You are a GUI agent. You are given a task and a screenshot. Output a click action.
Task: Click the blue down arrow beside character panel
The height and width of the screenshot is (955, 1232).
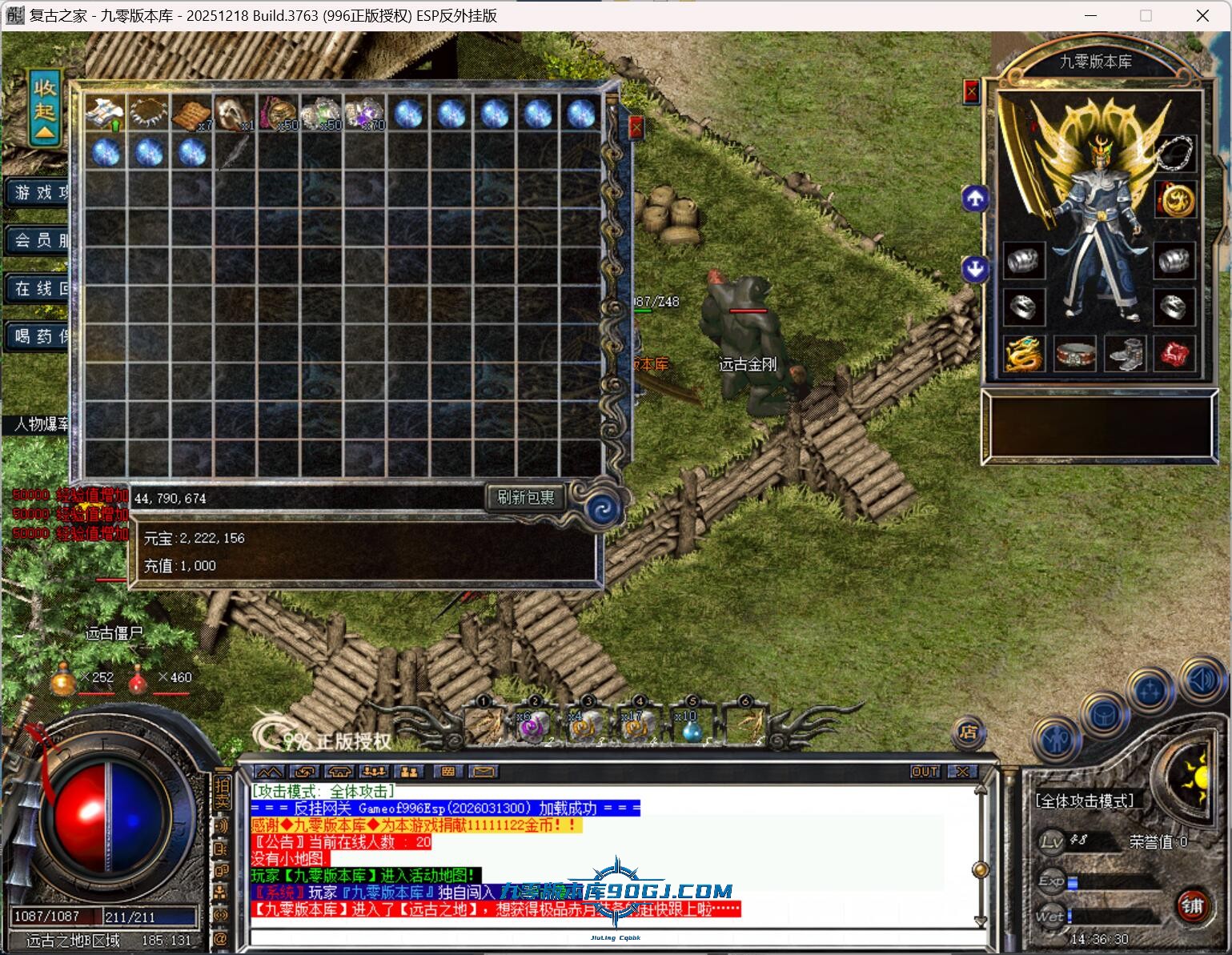point(974,269)
